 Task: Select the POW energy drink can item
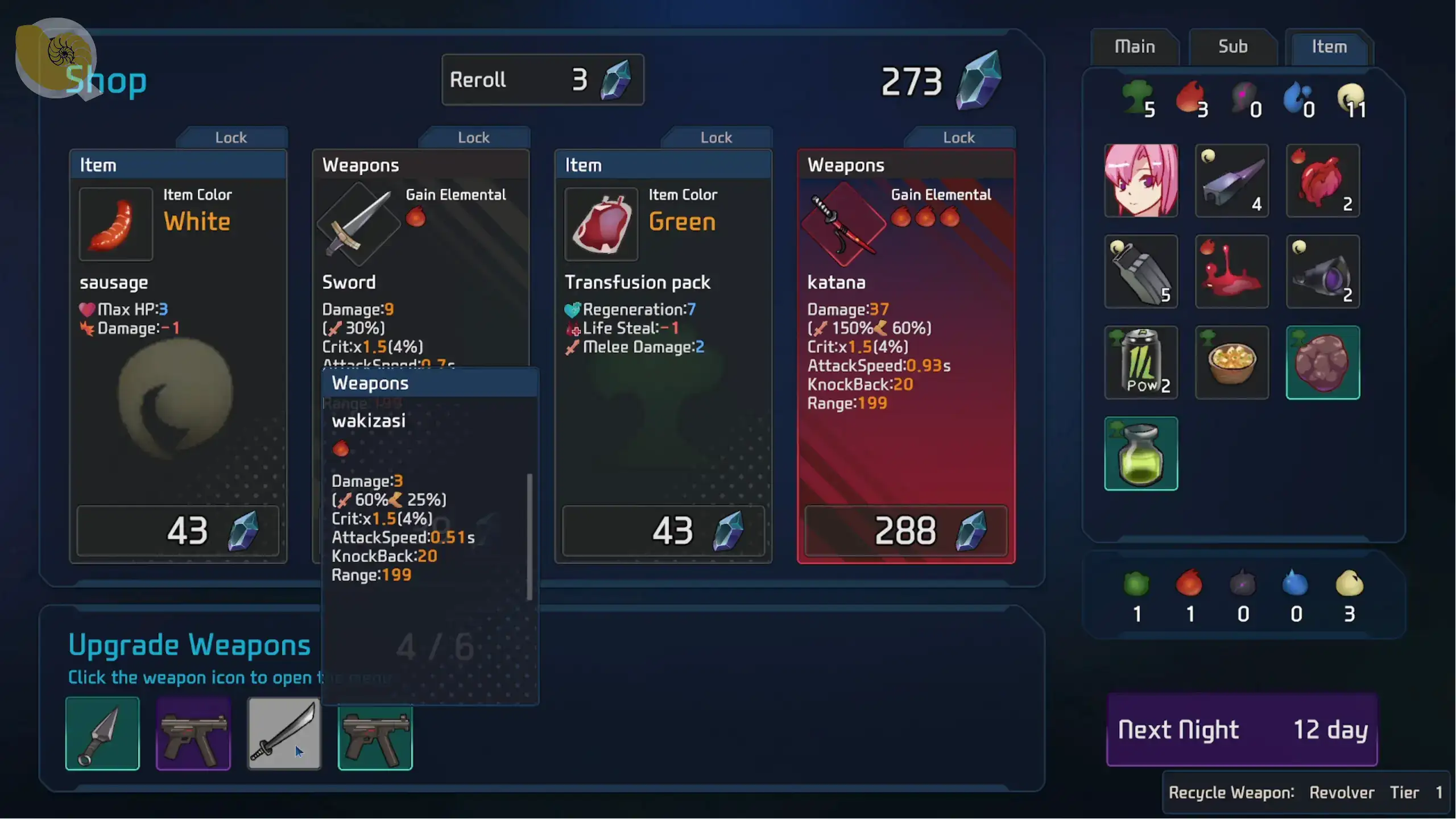coord(1141,362)
